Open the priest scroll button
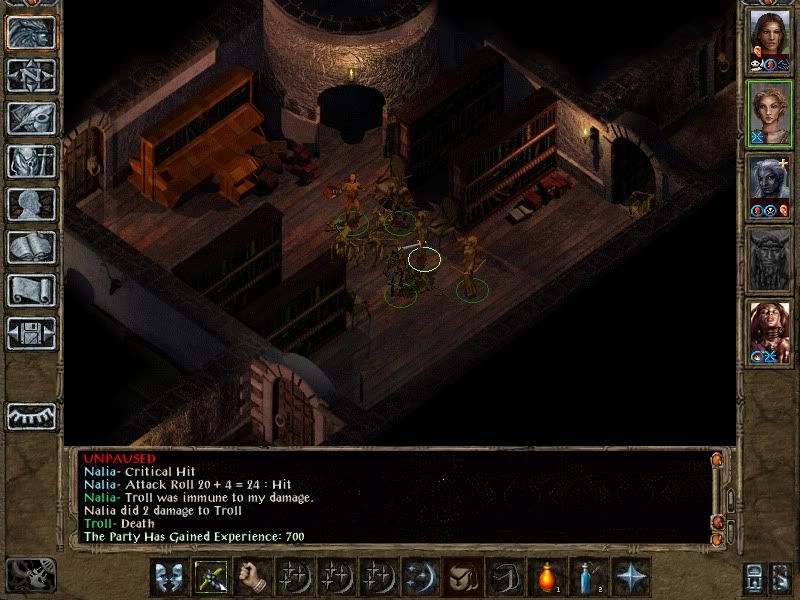 tap(31, 290)
